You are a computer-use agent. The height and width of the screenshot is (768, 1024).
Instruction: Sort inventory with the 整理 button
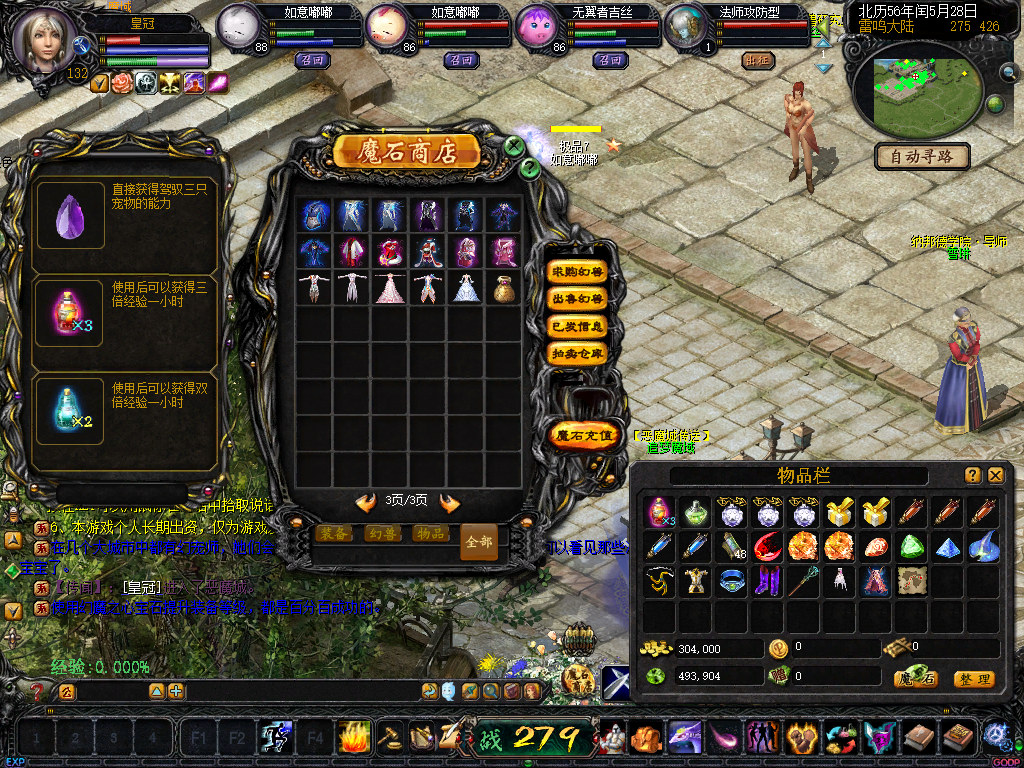click(x=973, y=679)
